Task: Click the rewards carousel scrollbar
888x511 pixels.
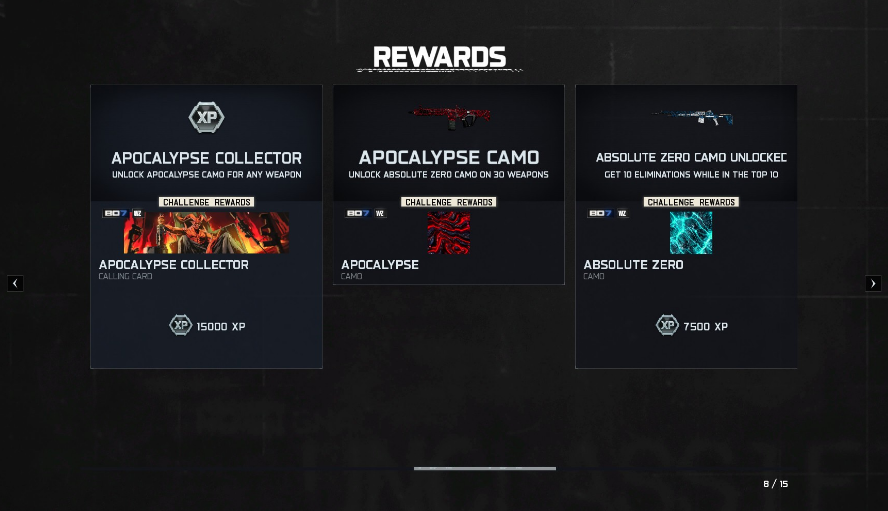Action: coord(485,468)
